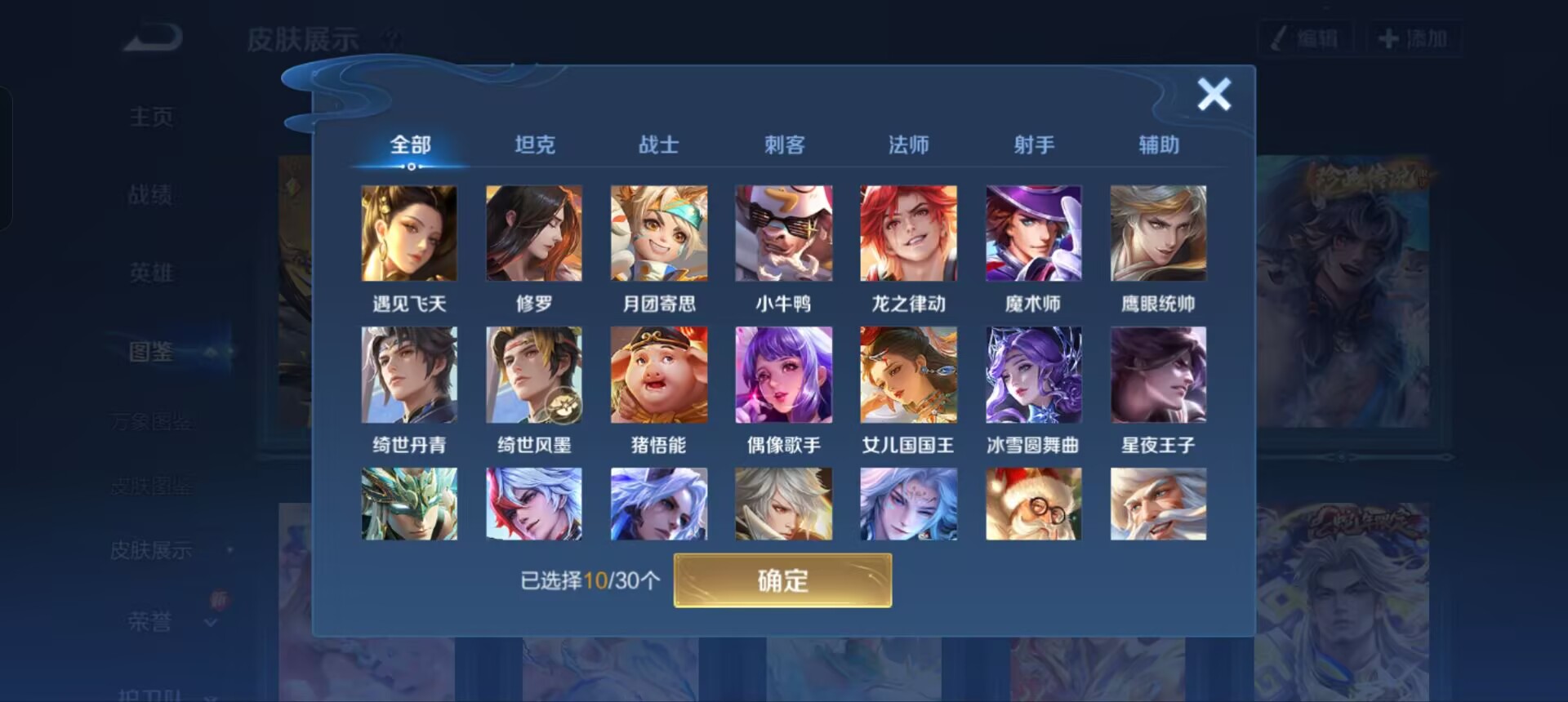Viewport: 1568px width, 702px height.
Task: Select the 小牛鸭 skin portrait
Action: 783,233
